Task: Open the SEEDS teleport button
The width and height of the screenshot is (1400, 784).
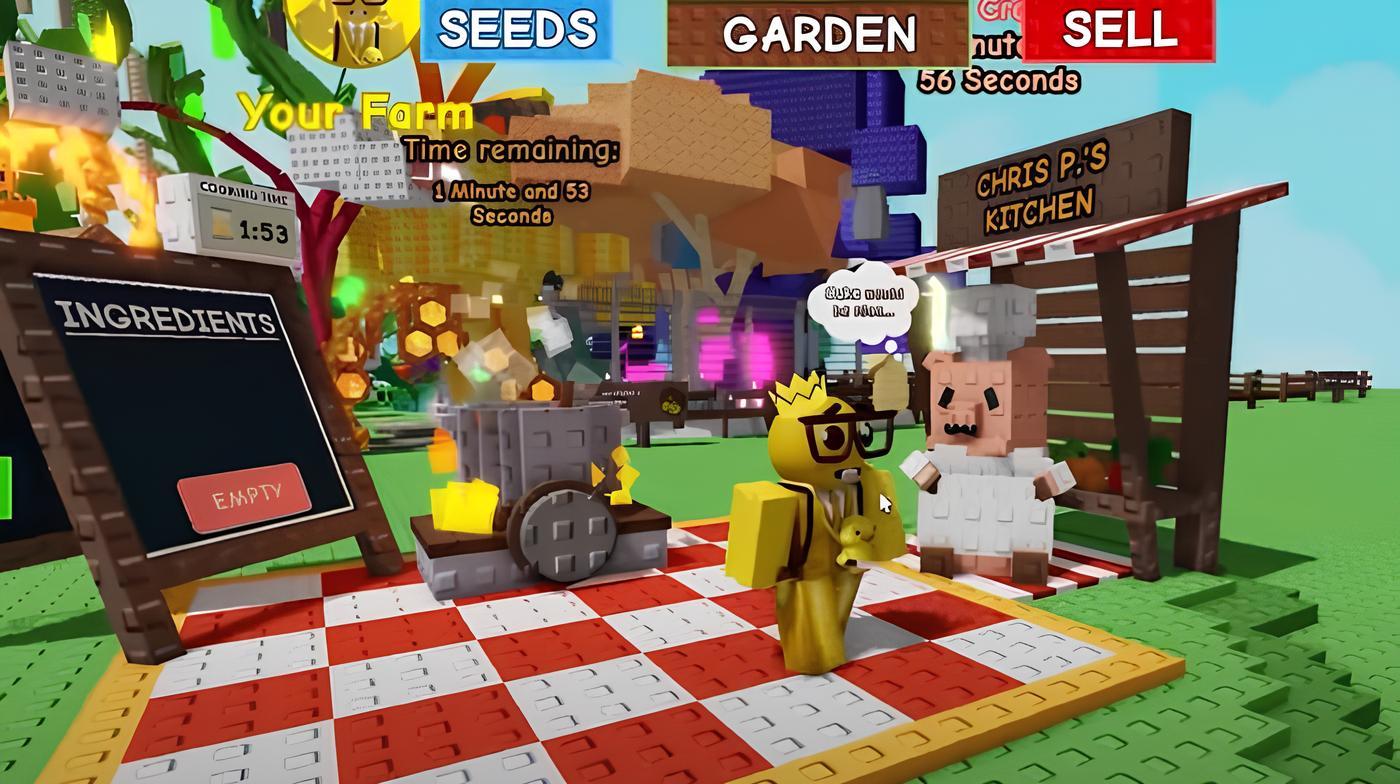Action: (x=516, y=29)
